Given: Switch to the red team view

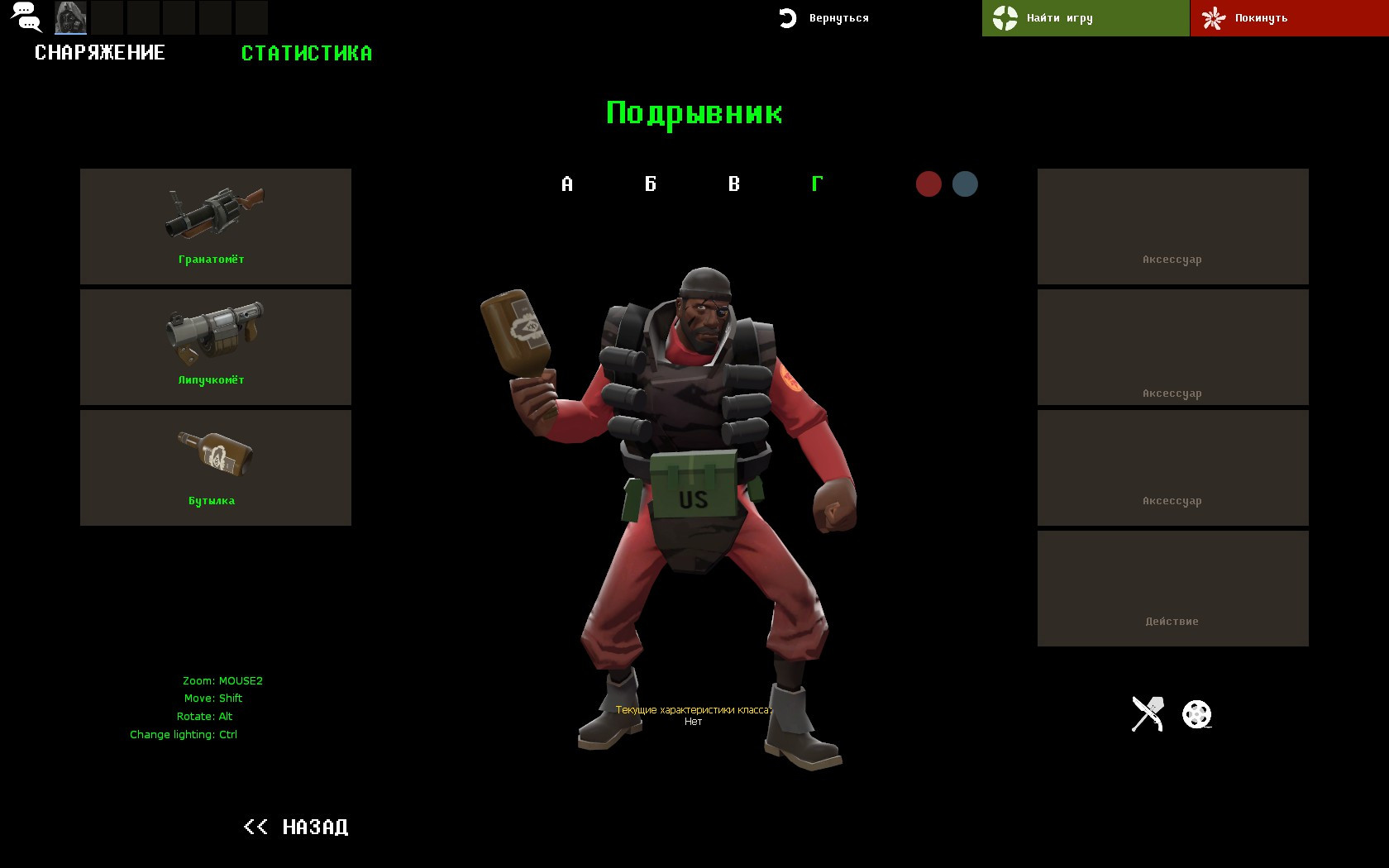Looking at the screenshot, I should point(928,184).
